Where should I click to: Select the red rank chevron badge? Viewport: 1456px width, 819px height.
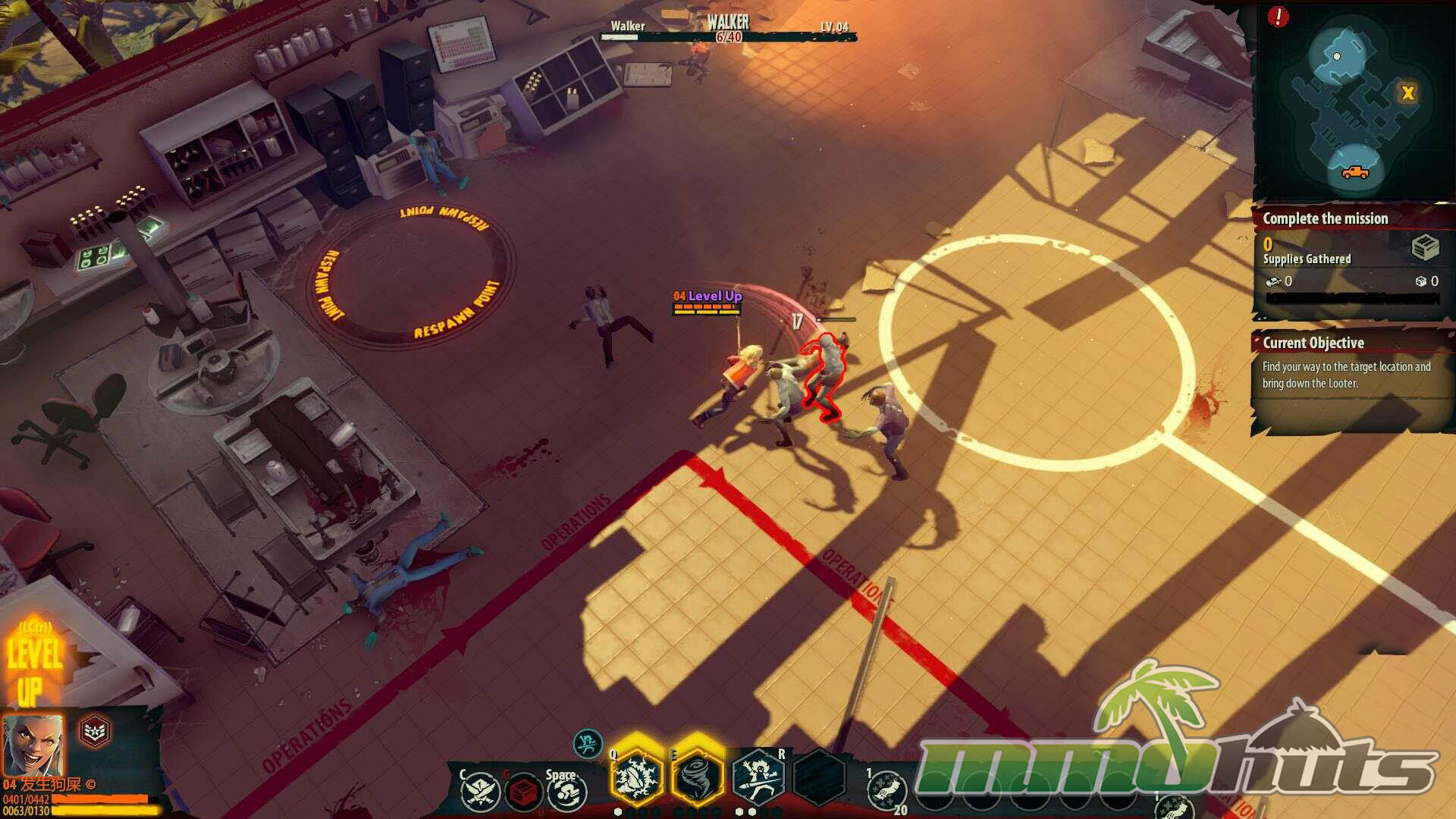(x=95, y=731)
